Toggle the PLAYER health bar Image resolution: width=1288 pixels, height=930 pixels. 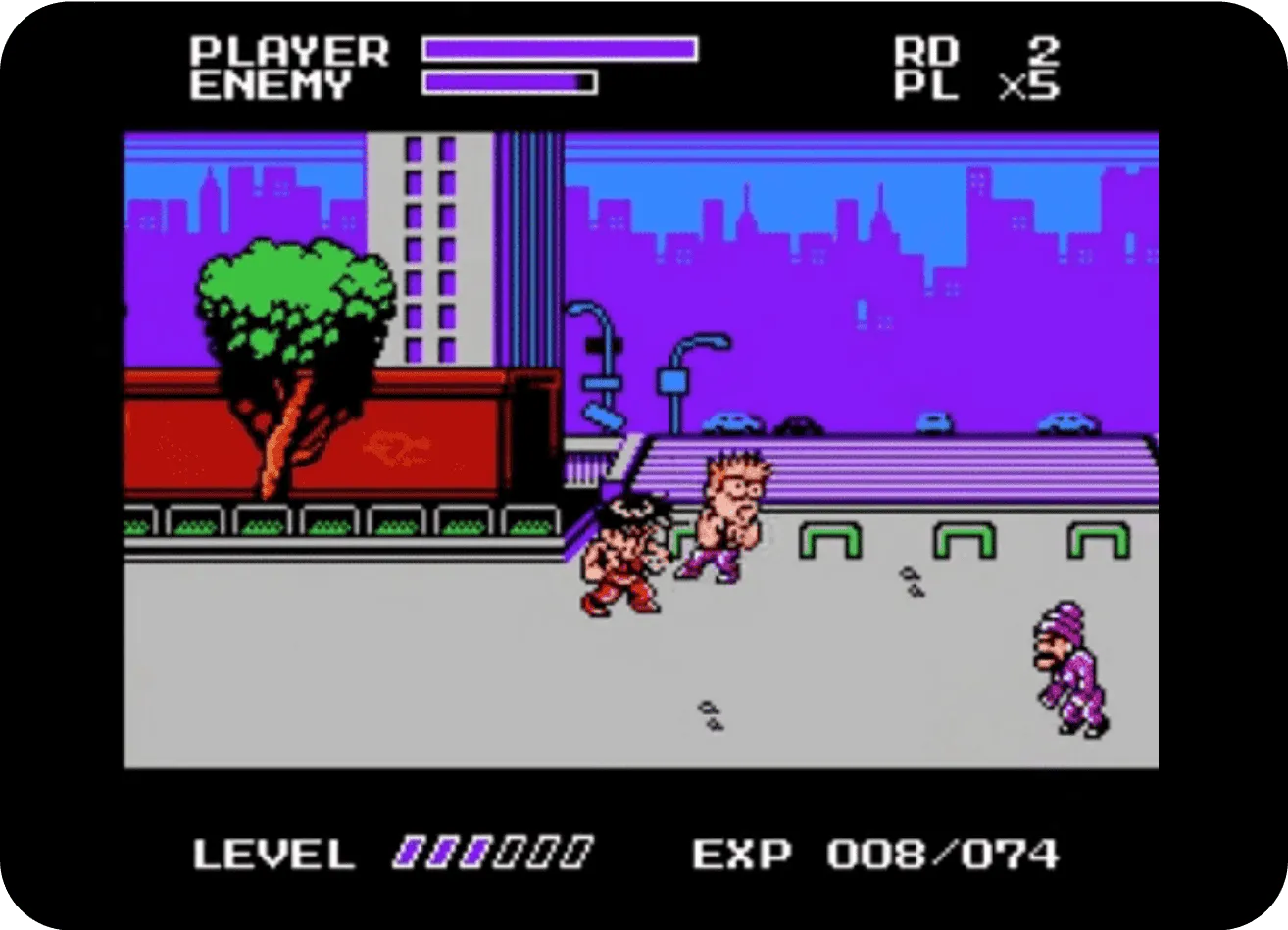pos(559,46)
